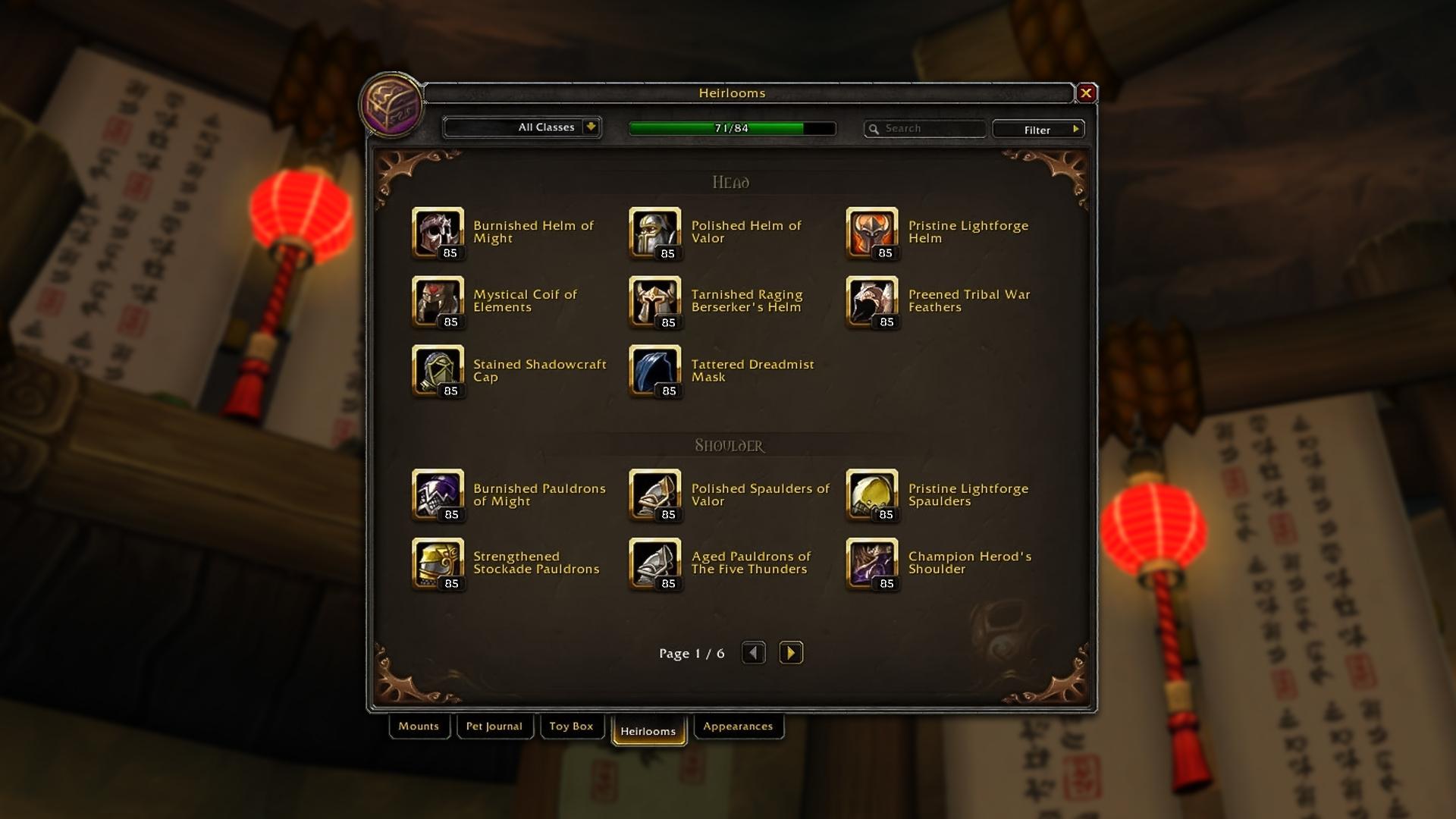Select Tarnished Raging Berserker's Helm icon
The image size is (1456, 819).
click(654, 302)
